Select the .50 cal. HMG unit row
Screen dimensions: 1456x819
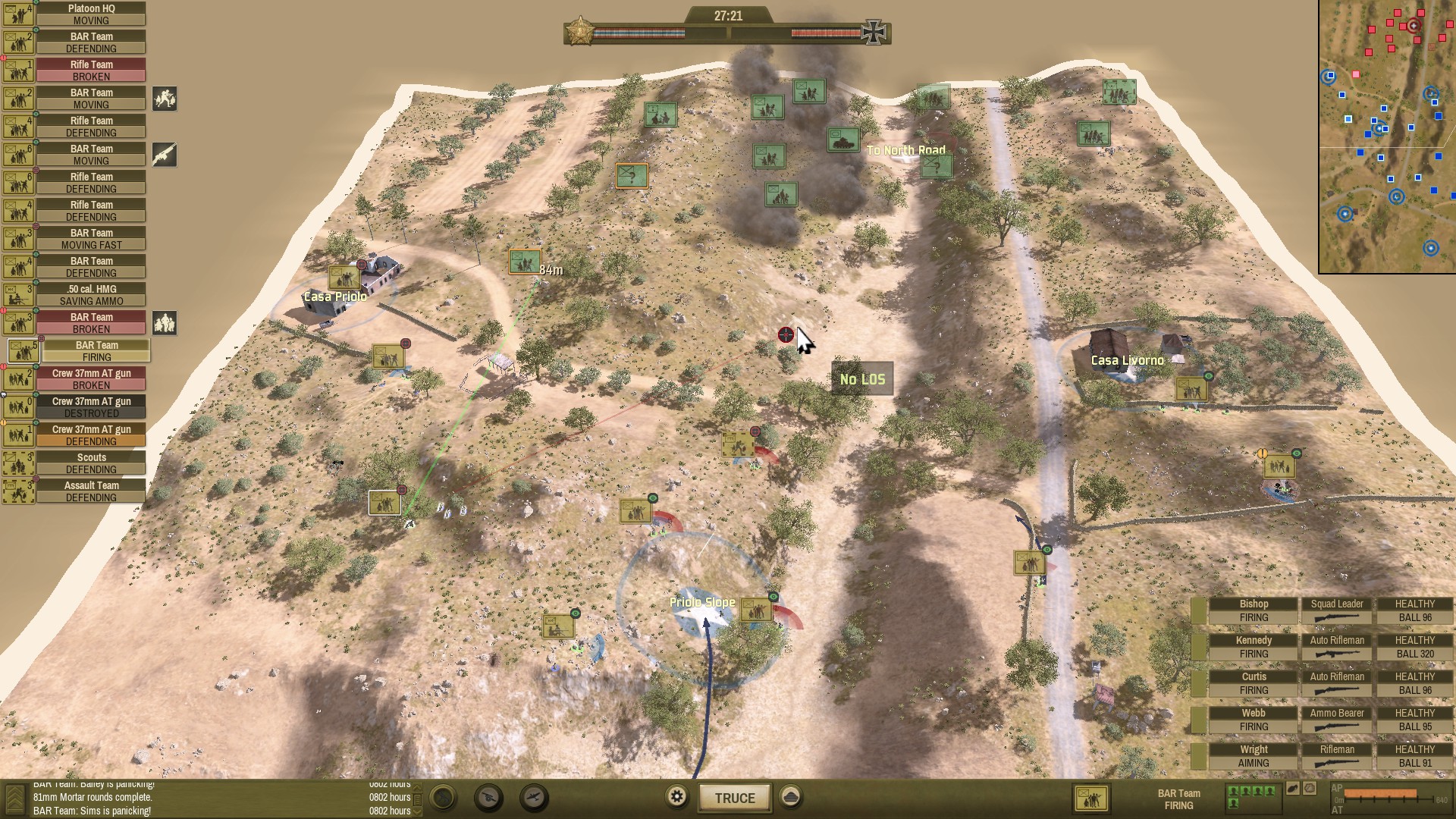pyautogui.click(x=90, y=295)
